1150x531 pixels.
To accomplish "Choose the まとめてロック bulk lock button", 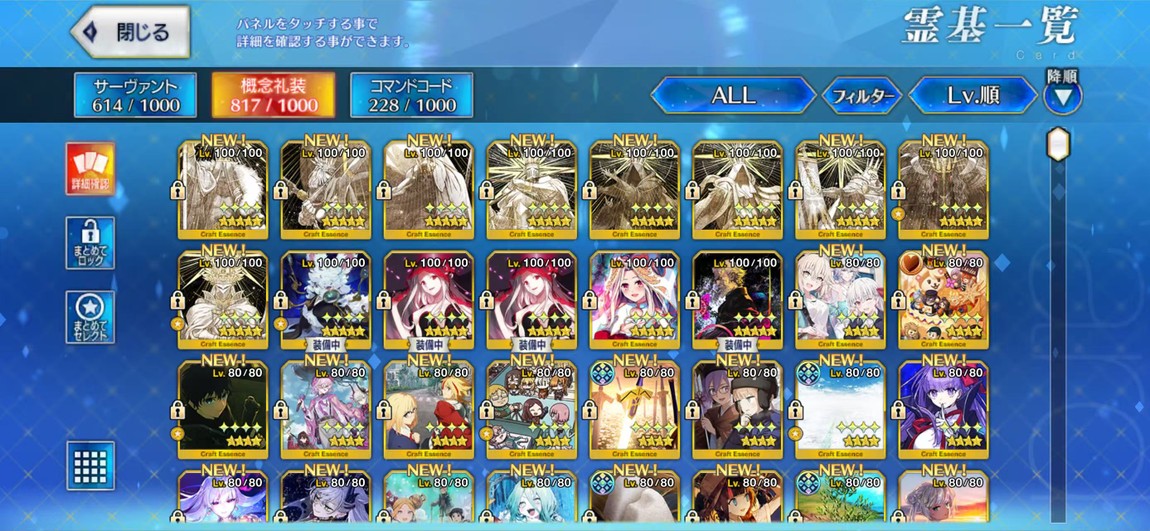I will click(x=90, y=243).
